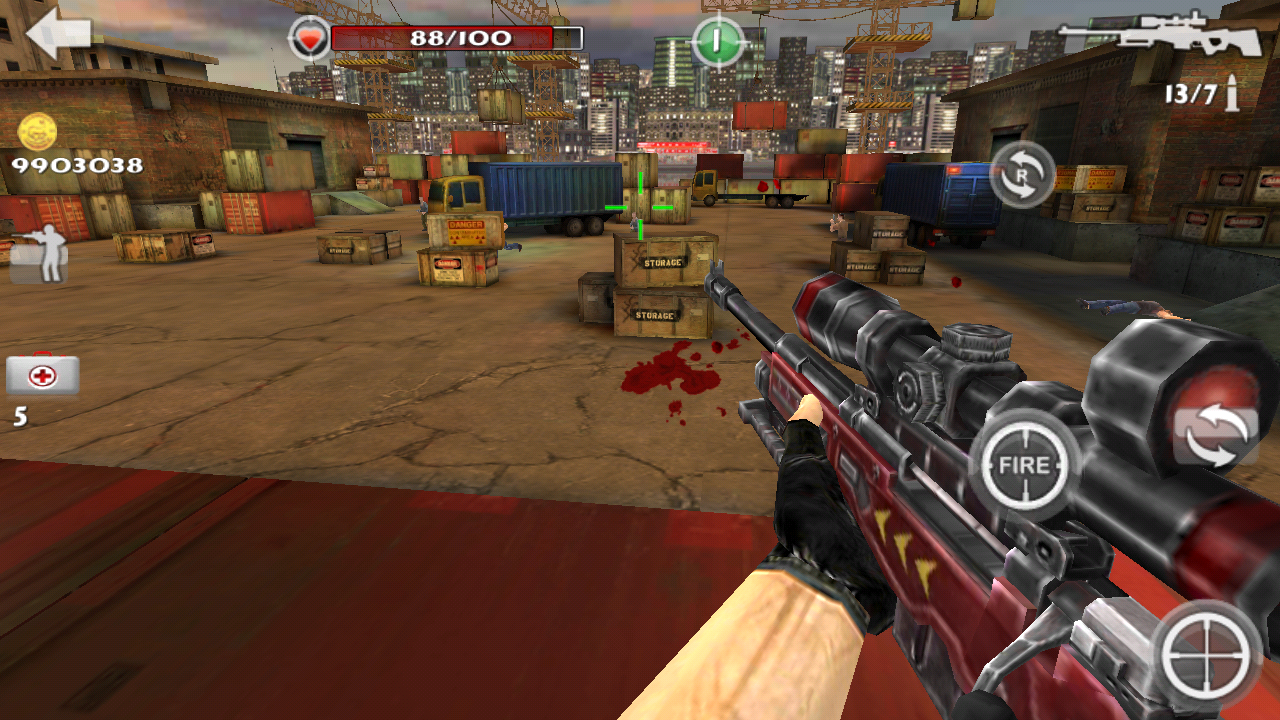Use the first aid medkit
The height and width of the screenshot is (720, 1280).
43,376
